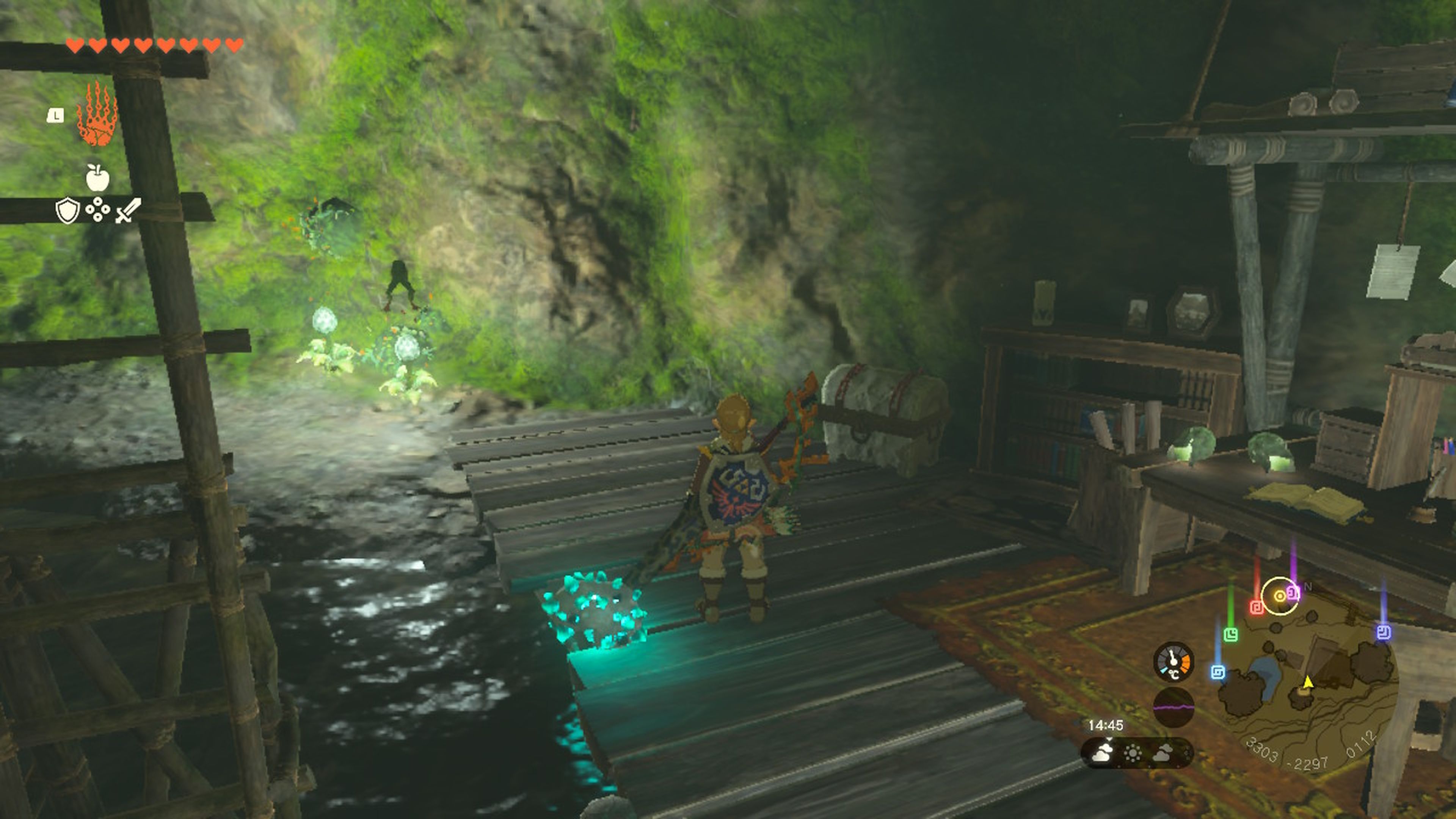Select the yellow-circled objective on the minimap

1280,596
